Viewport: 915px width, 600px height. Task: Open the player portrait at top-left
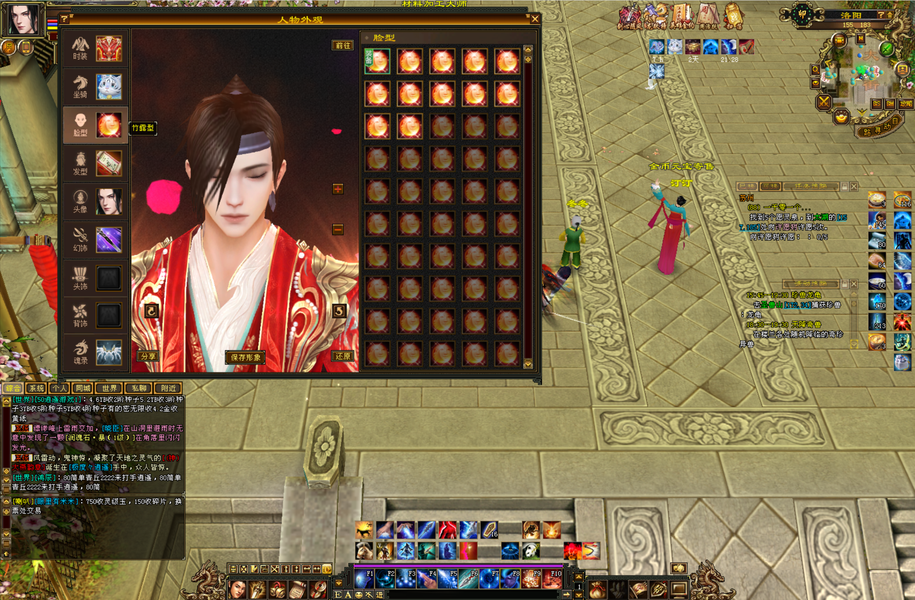[22, 20]
